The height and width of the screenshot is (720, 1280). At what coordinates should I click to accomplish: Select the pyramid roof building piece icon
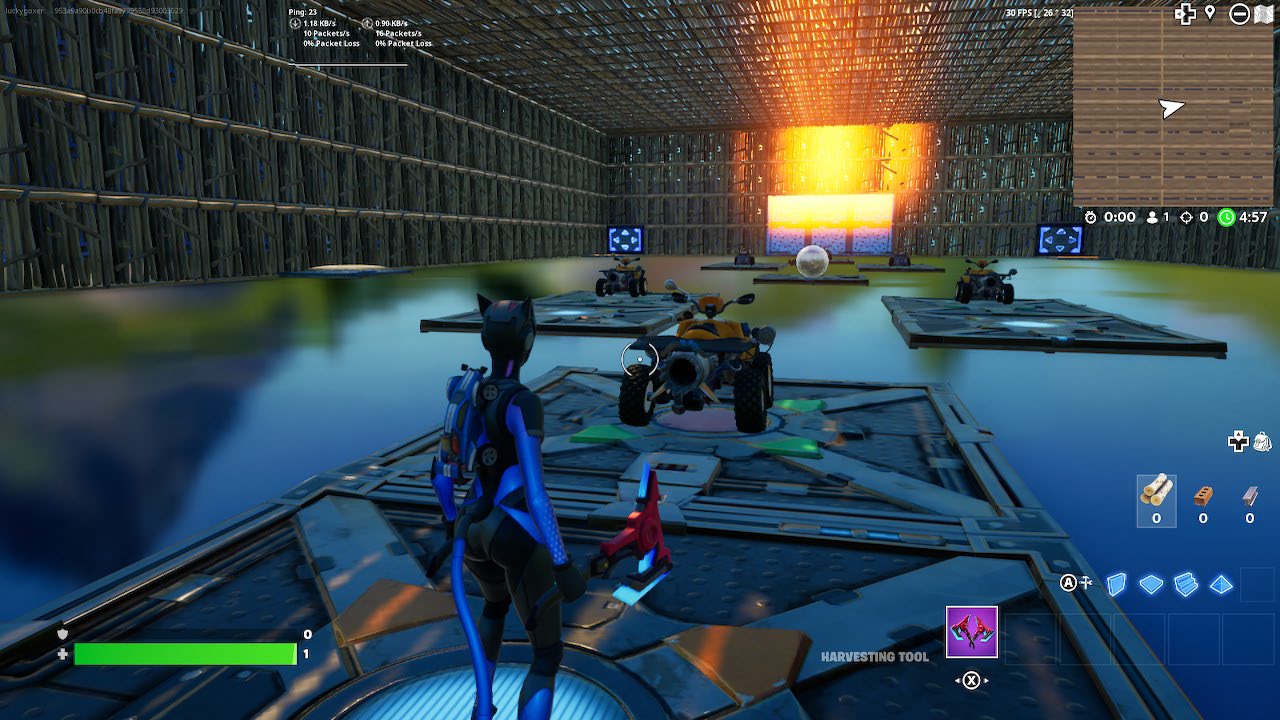(1220, 584)
